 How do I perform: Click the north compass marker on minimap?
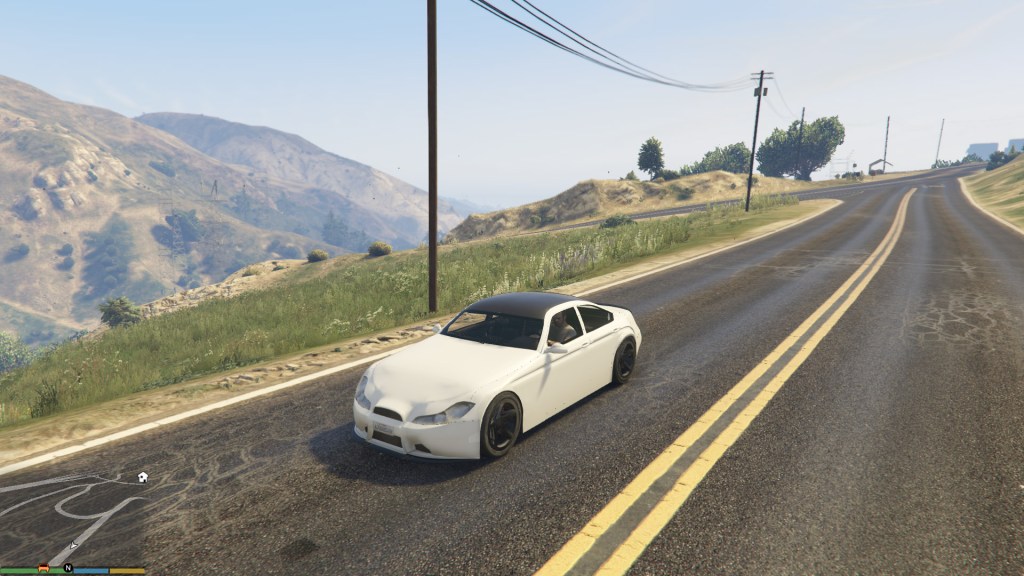tap(68, 568)
